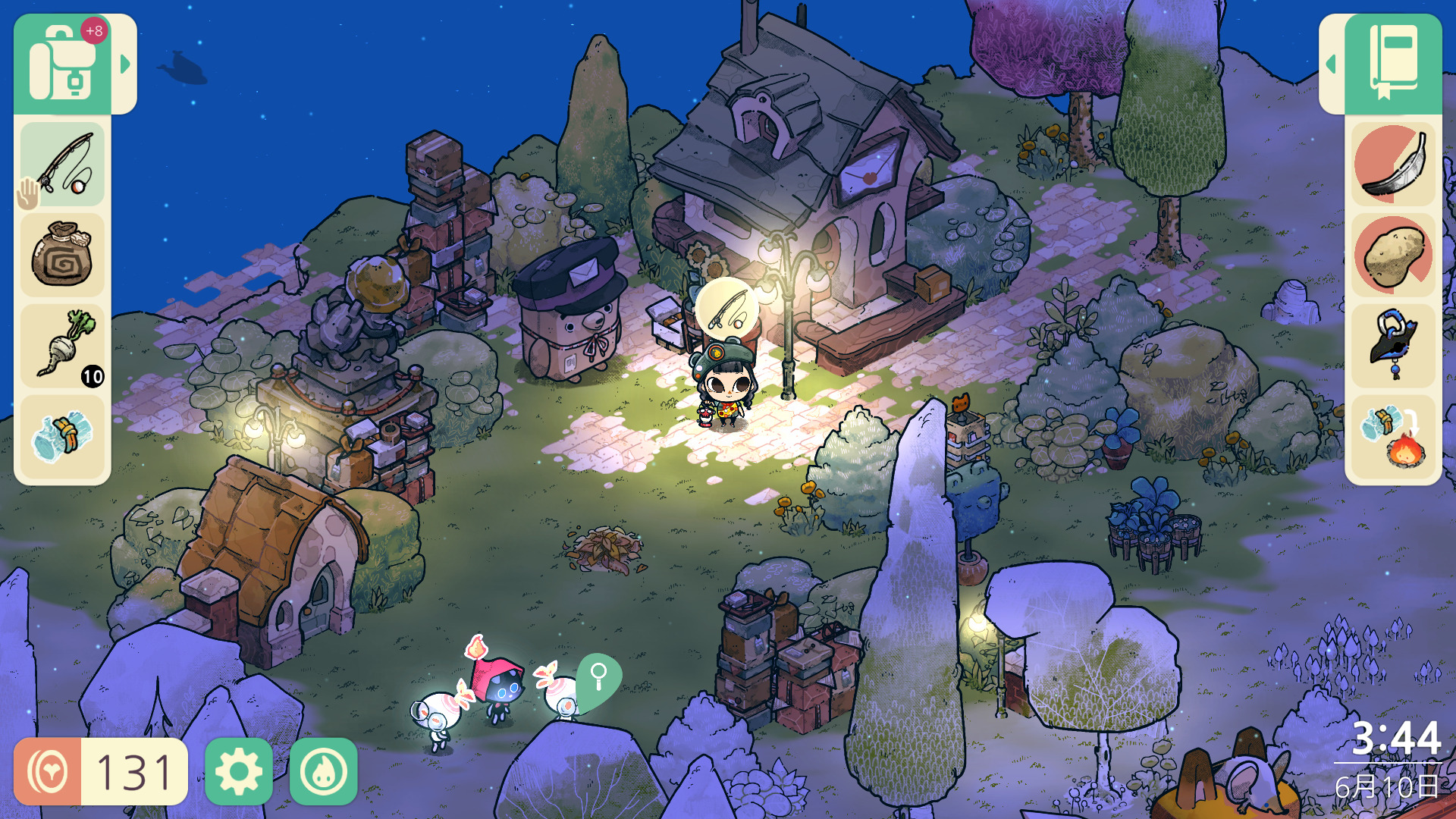The width and height of the screenshot is (1456, 819).
Task: Expand the backpack panel arrow
Action: (x=125, y=64)
